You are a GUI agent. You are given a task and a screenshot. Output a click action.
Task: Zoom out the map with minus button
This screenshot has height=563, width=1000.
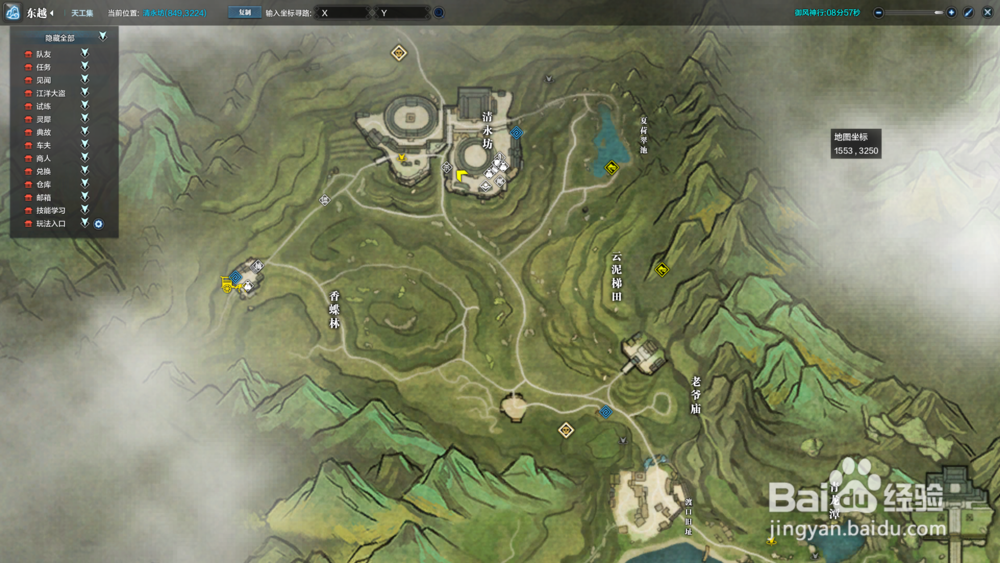tap(878, 13)
